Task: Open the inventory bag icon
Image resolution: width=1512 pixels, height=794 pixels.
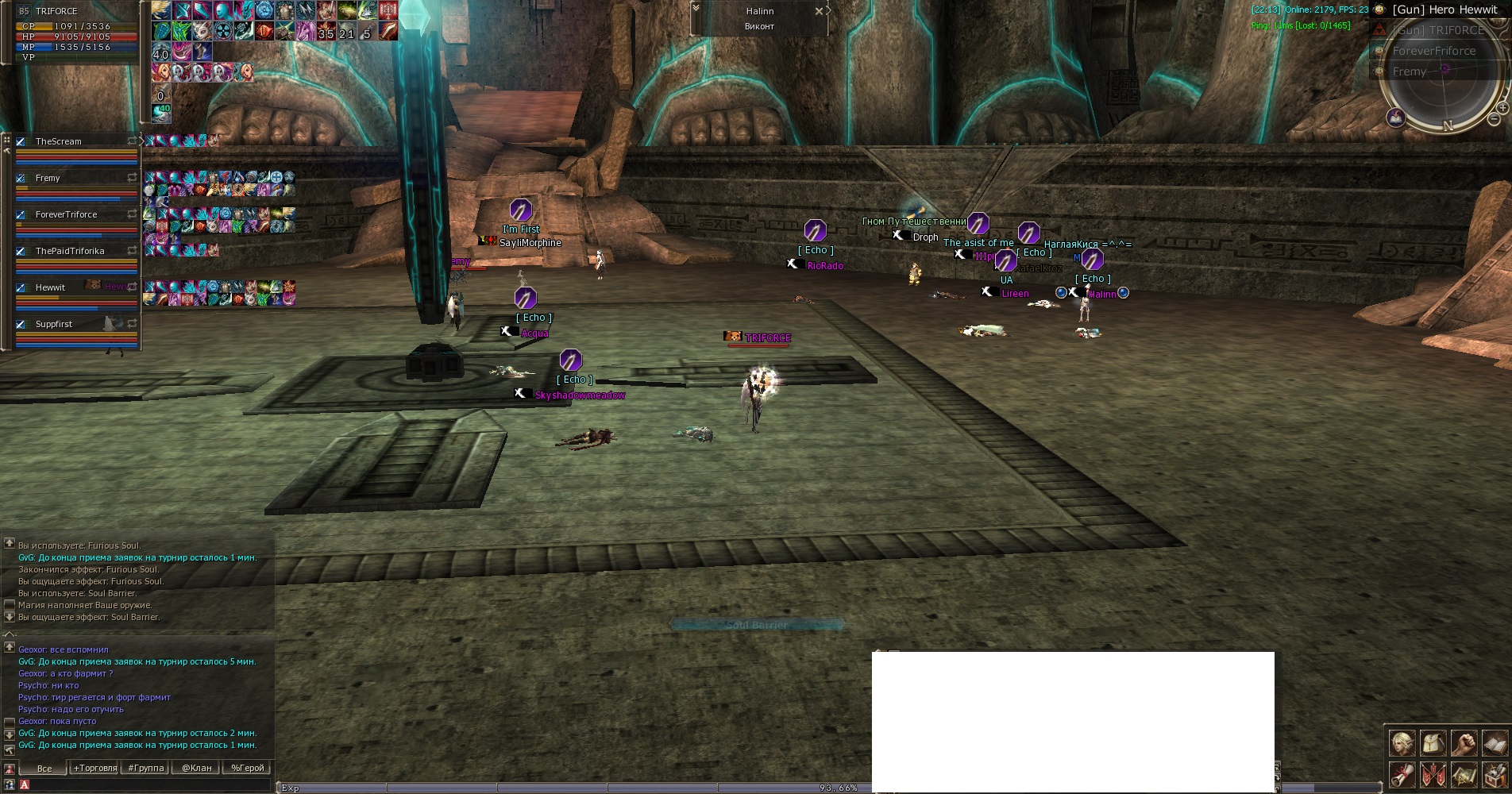Action: [x=1433, y=743]
